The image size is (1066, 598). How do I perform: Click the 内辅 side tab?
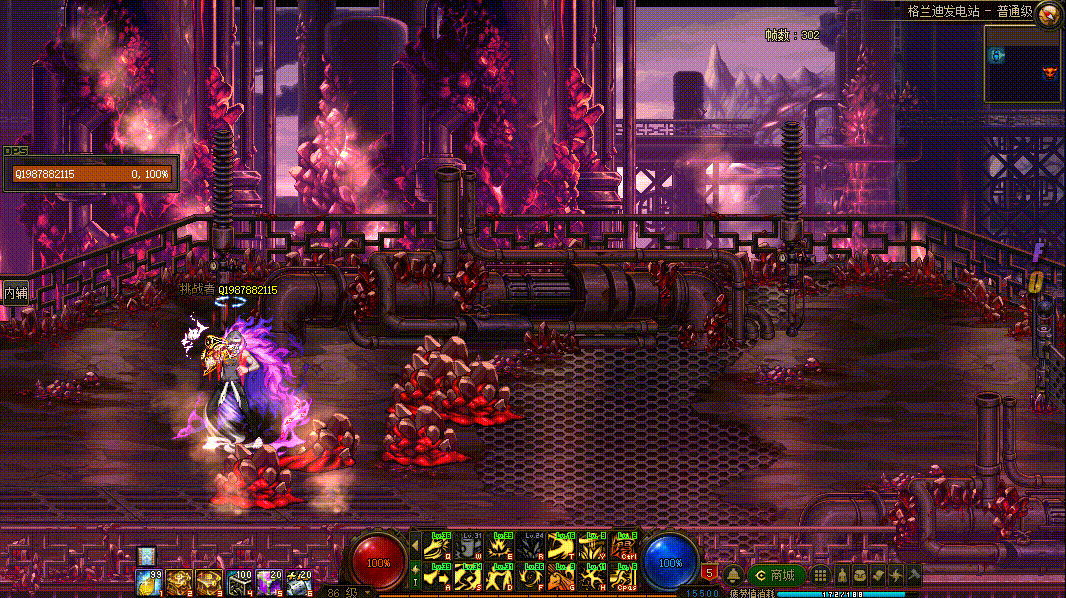click(x=14, y=293)
